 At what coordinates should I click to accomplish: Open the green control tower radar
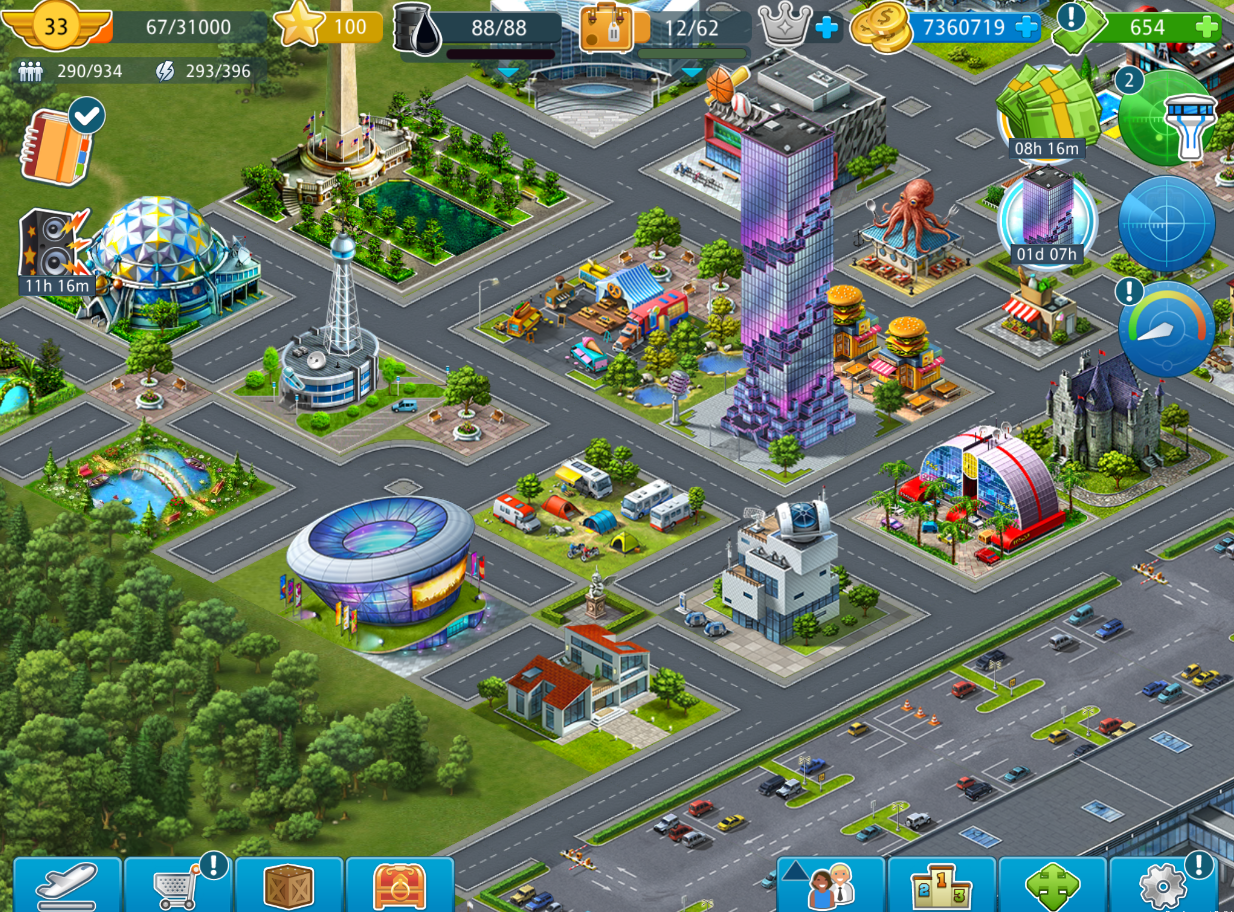tap(1166, 118)
